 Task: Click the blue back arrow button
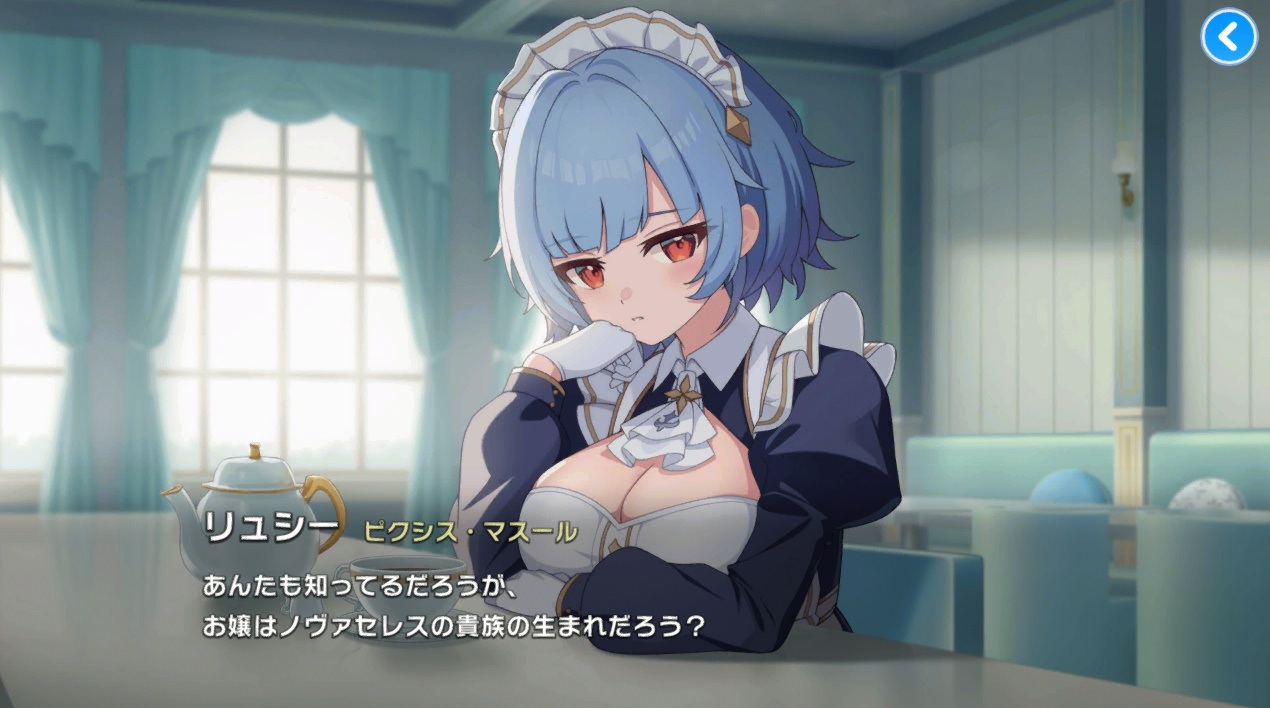(x=1228, y=37)
